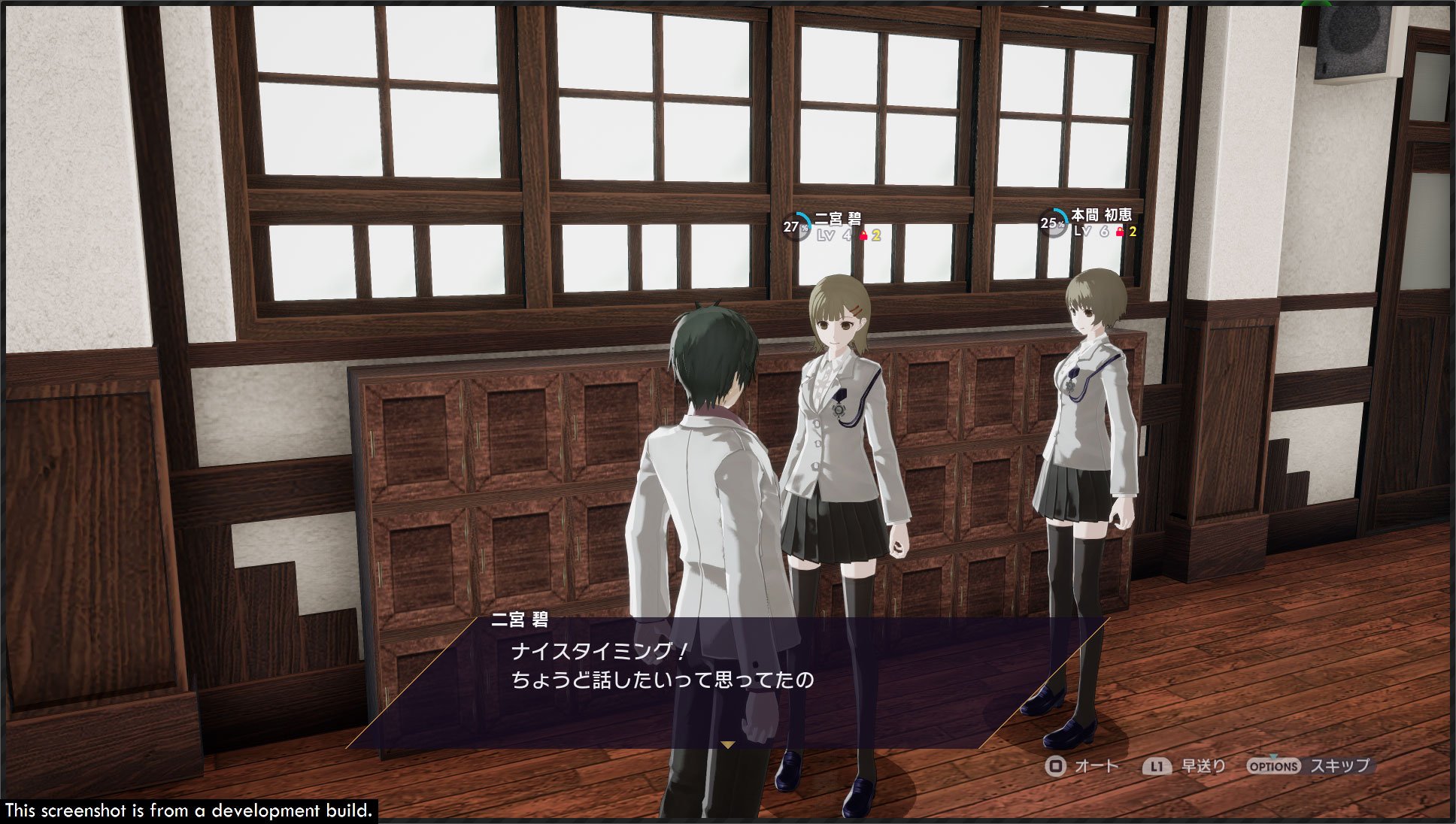Click the circle button icon next to オート
Viewport: 1456px width, 824px height.
click(x=1057, y=765)
